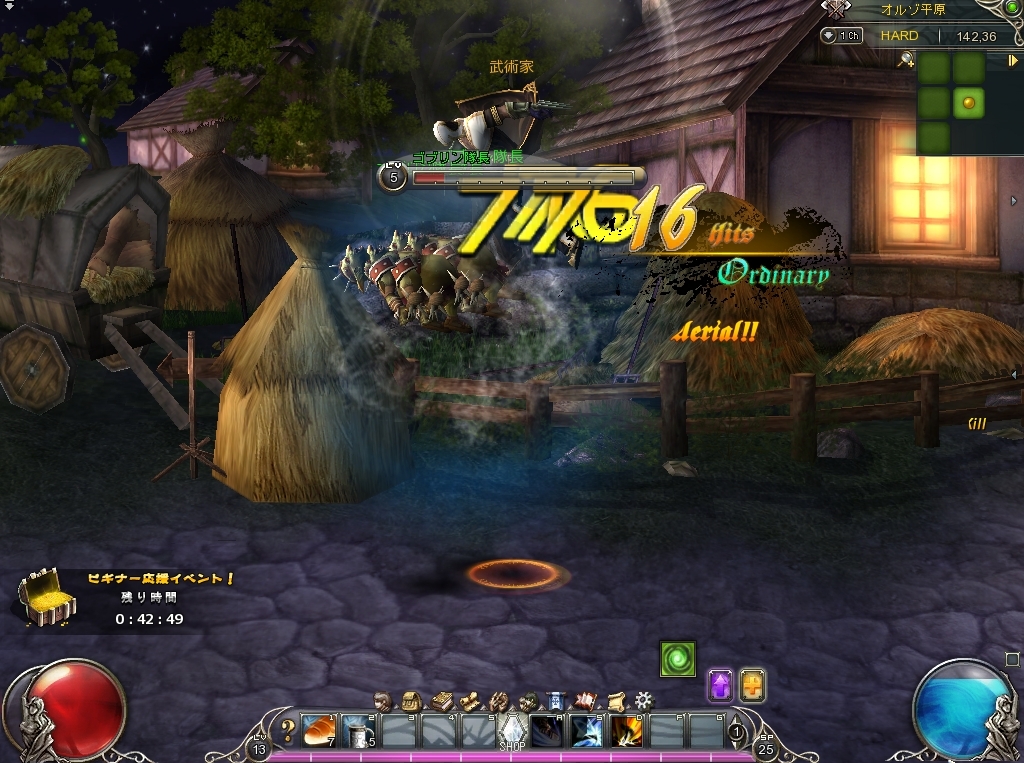Activate the blue slash skill in slot S
1024x763 pixels.
(586, 731)
